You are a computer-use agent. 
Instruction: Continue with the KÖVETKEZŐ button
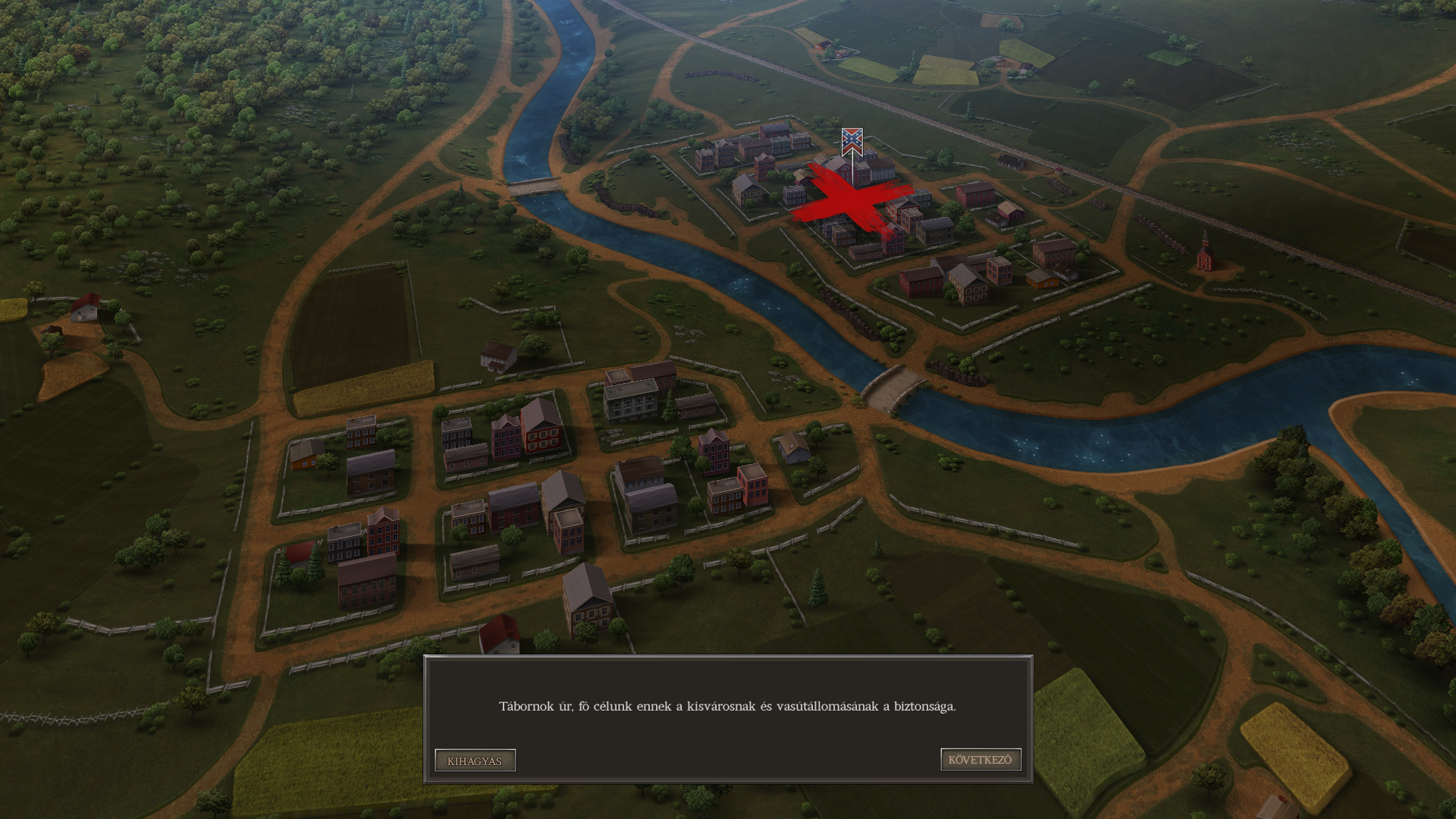[981, 760]
